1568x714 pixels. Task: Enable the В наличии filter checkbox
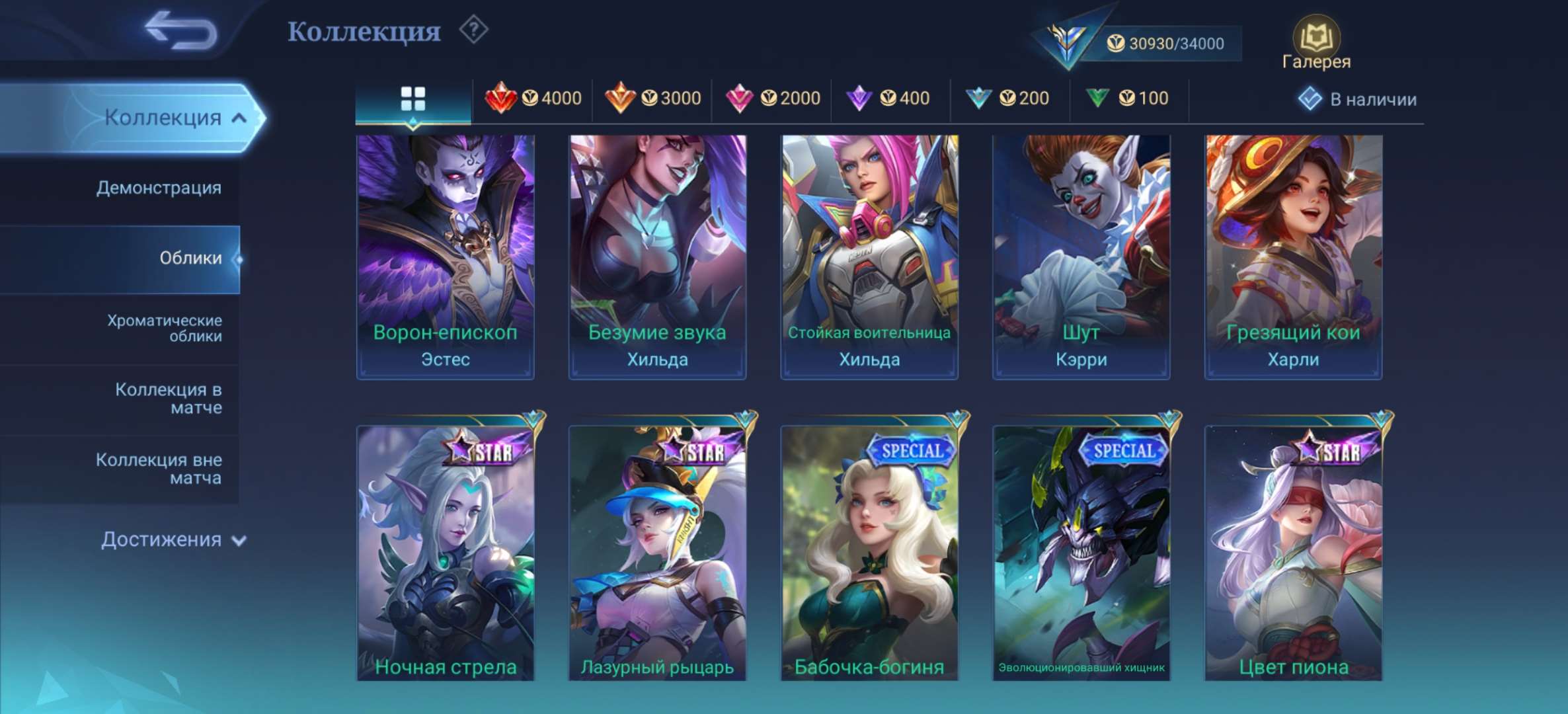click(x=1312, y=99)
